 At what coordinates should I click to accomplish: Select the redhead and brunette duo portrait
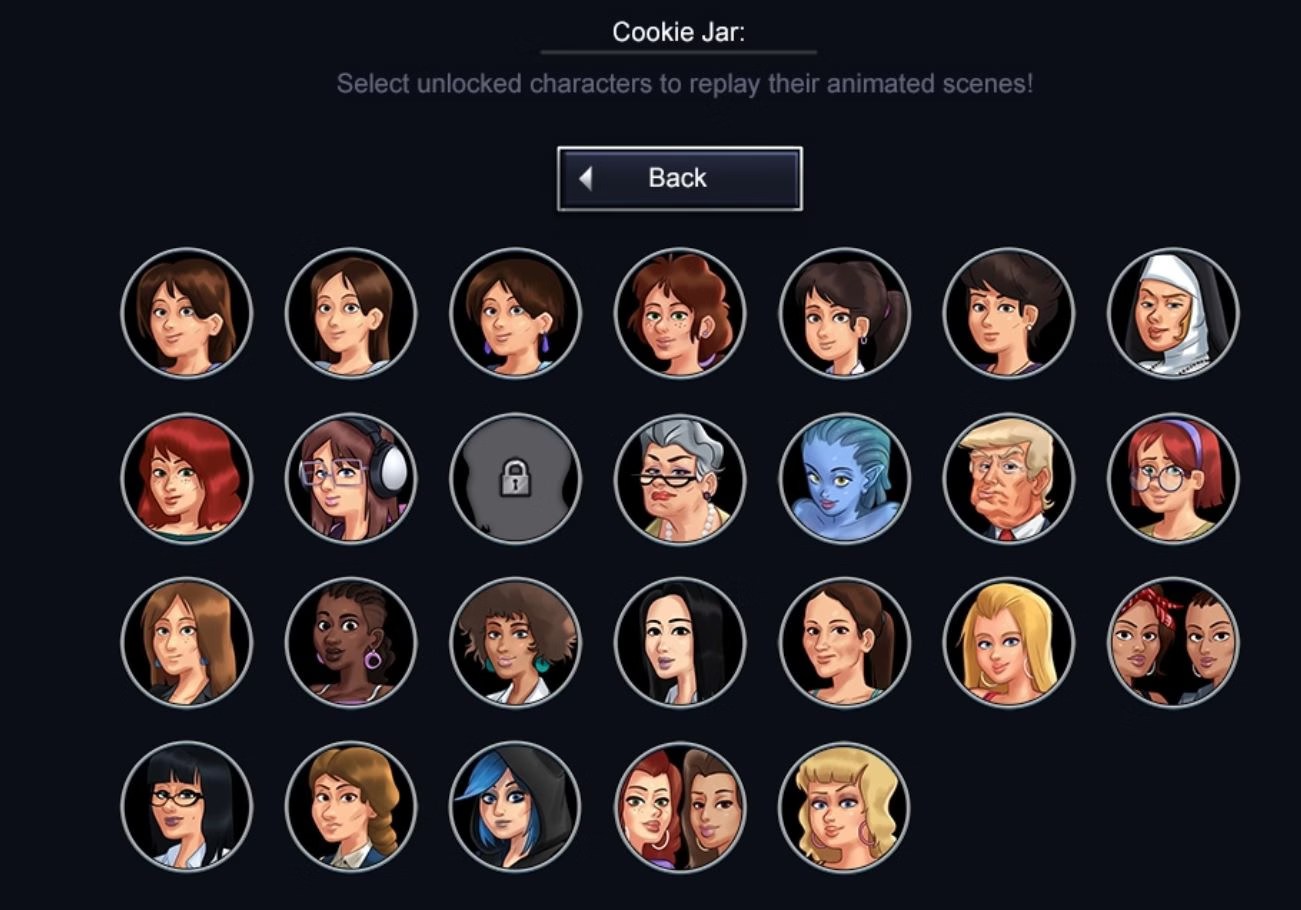[x=680, y=807]
